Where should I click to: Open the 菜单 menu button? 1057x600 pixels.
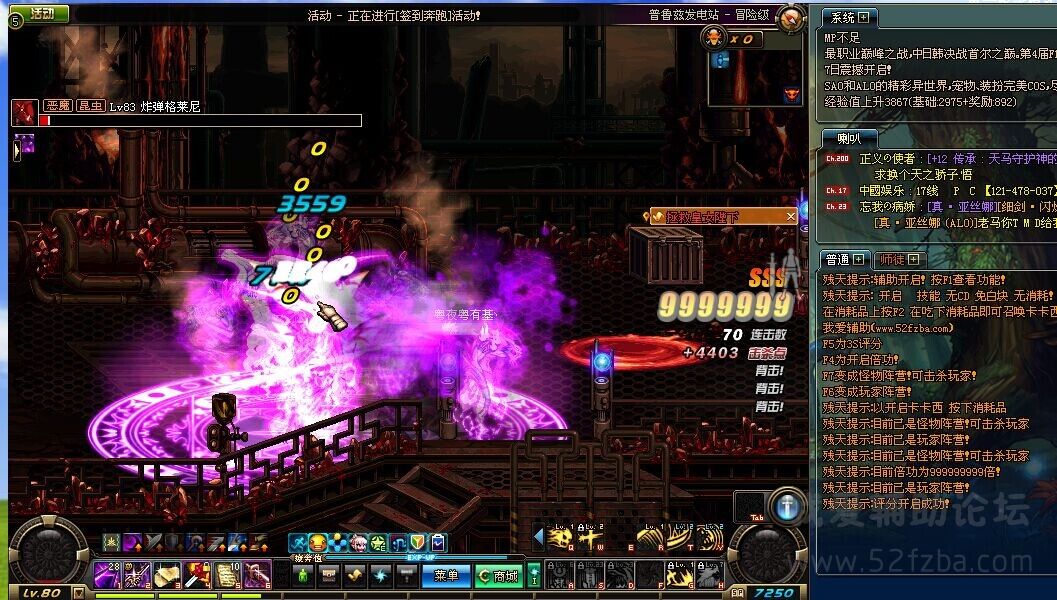[x=446, y=575]
